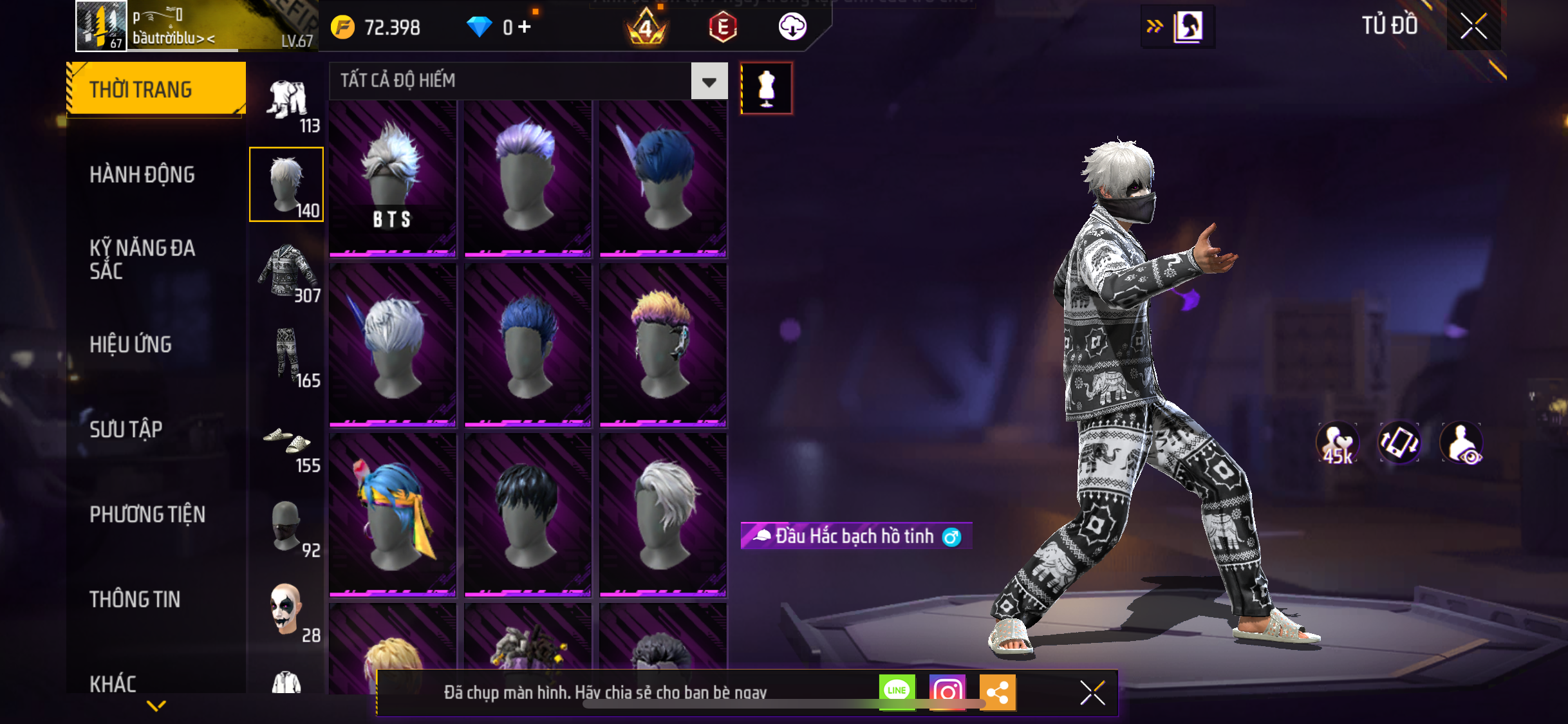
Task: Select the BTS white hair item
Action: (392, 178)
